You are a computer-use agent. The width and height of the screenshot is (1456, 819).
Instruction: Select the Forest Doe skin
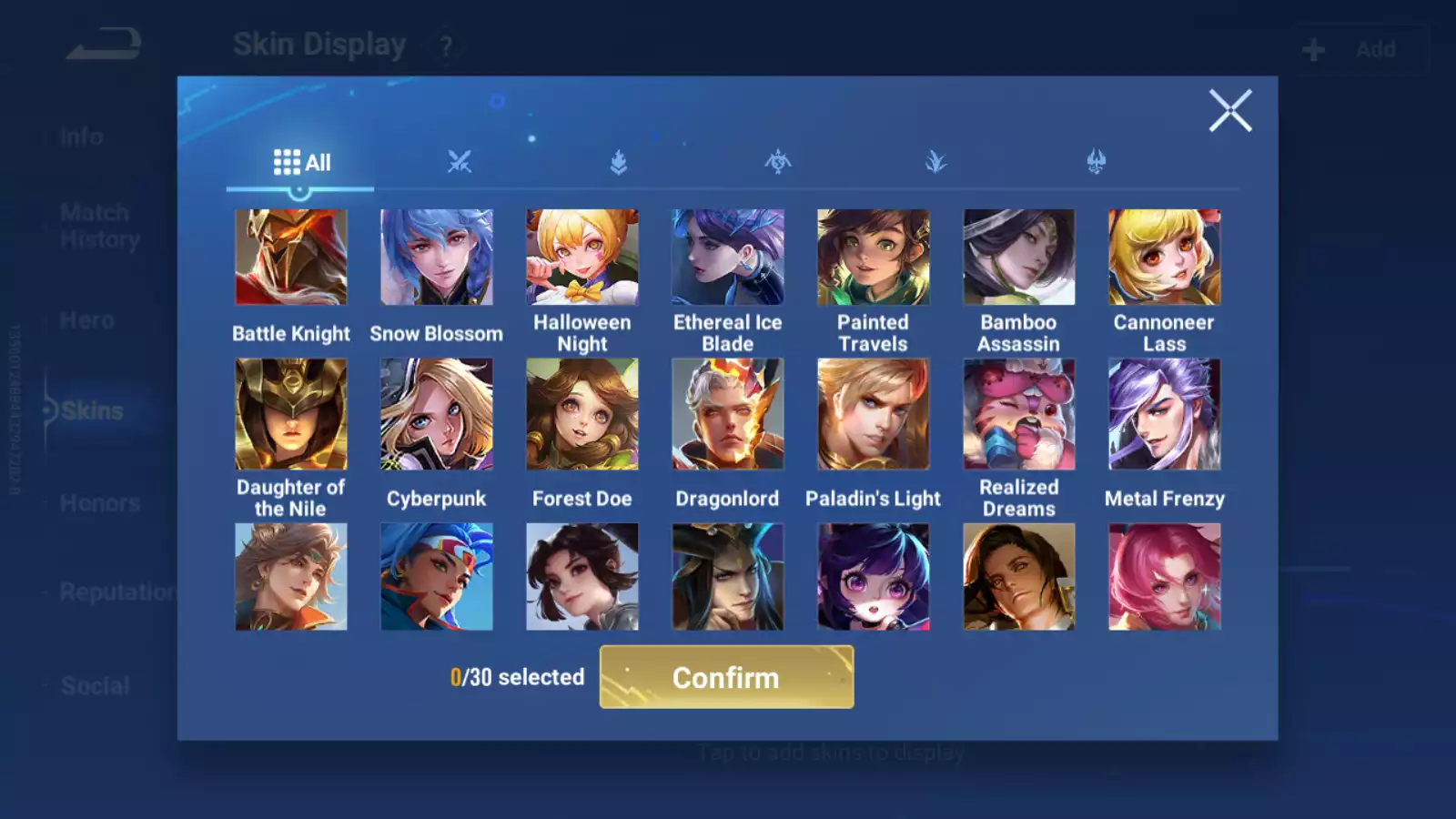[x=582, y=414]
